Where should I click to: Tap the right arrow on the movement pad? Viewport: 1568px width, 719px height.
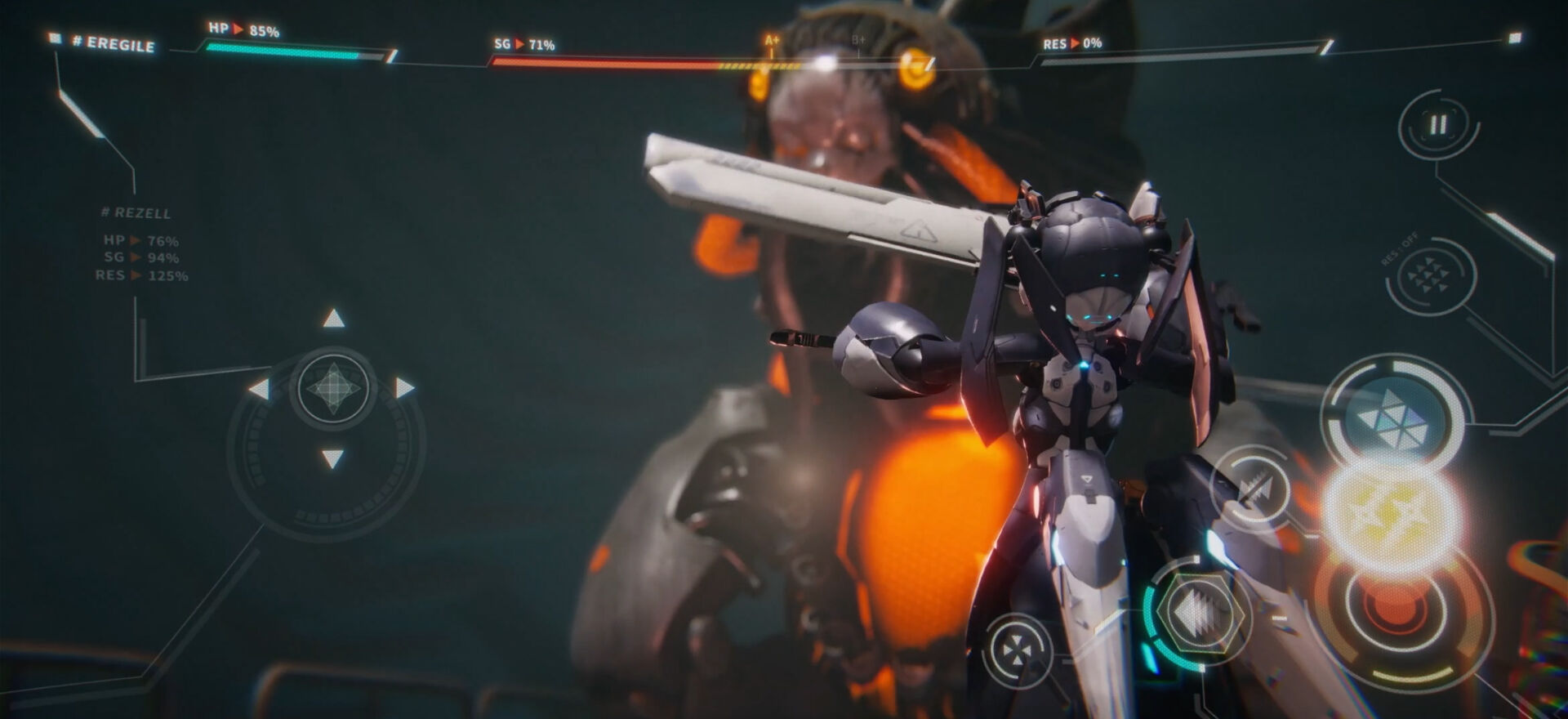tap(404, 388)
